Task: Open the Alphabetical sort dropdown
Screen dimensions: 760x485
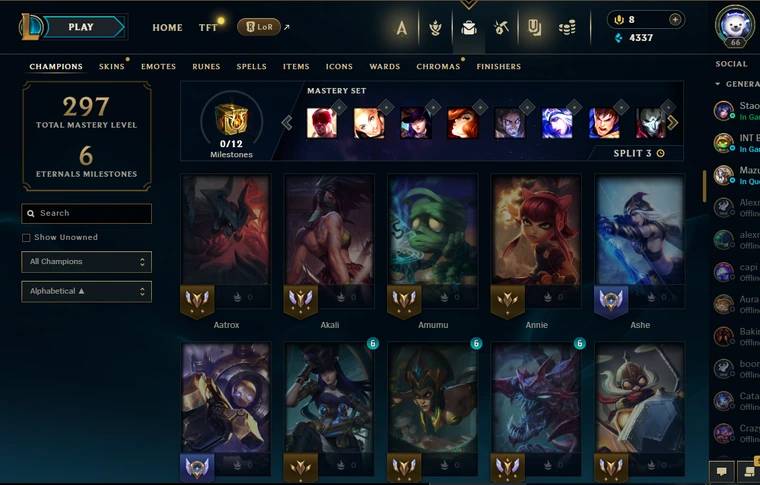Action: tap(87, 291)
